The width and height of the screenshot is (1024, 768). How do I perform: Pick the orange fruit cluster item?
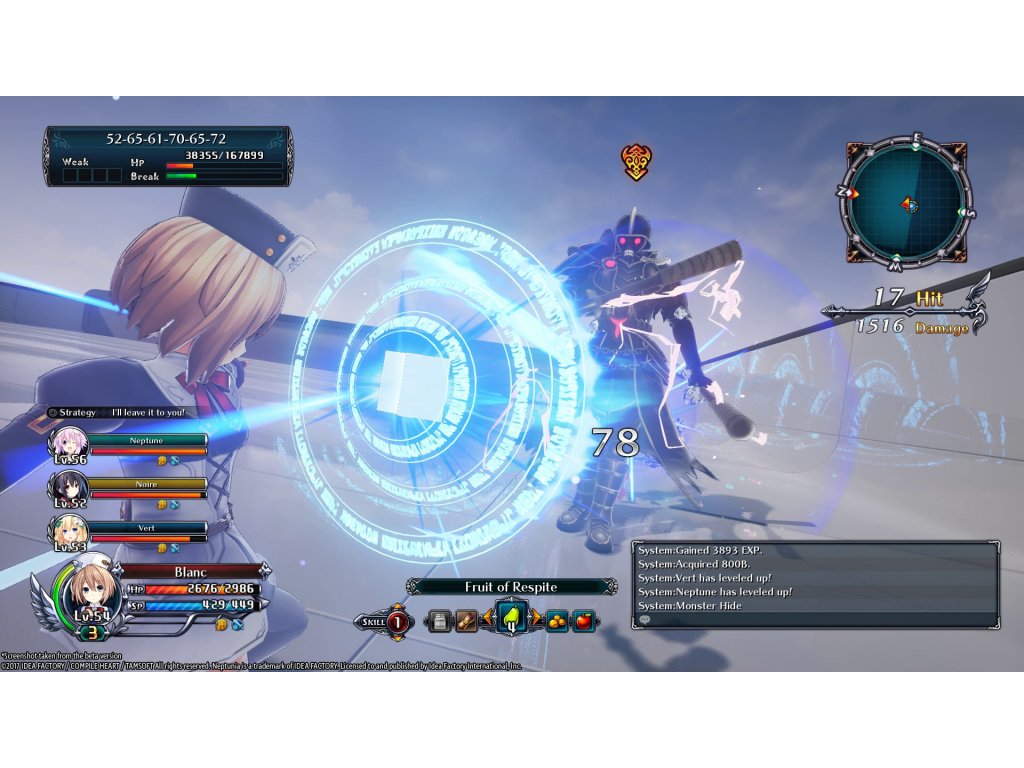click(x=556, y=621)
